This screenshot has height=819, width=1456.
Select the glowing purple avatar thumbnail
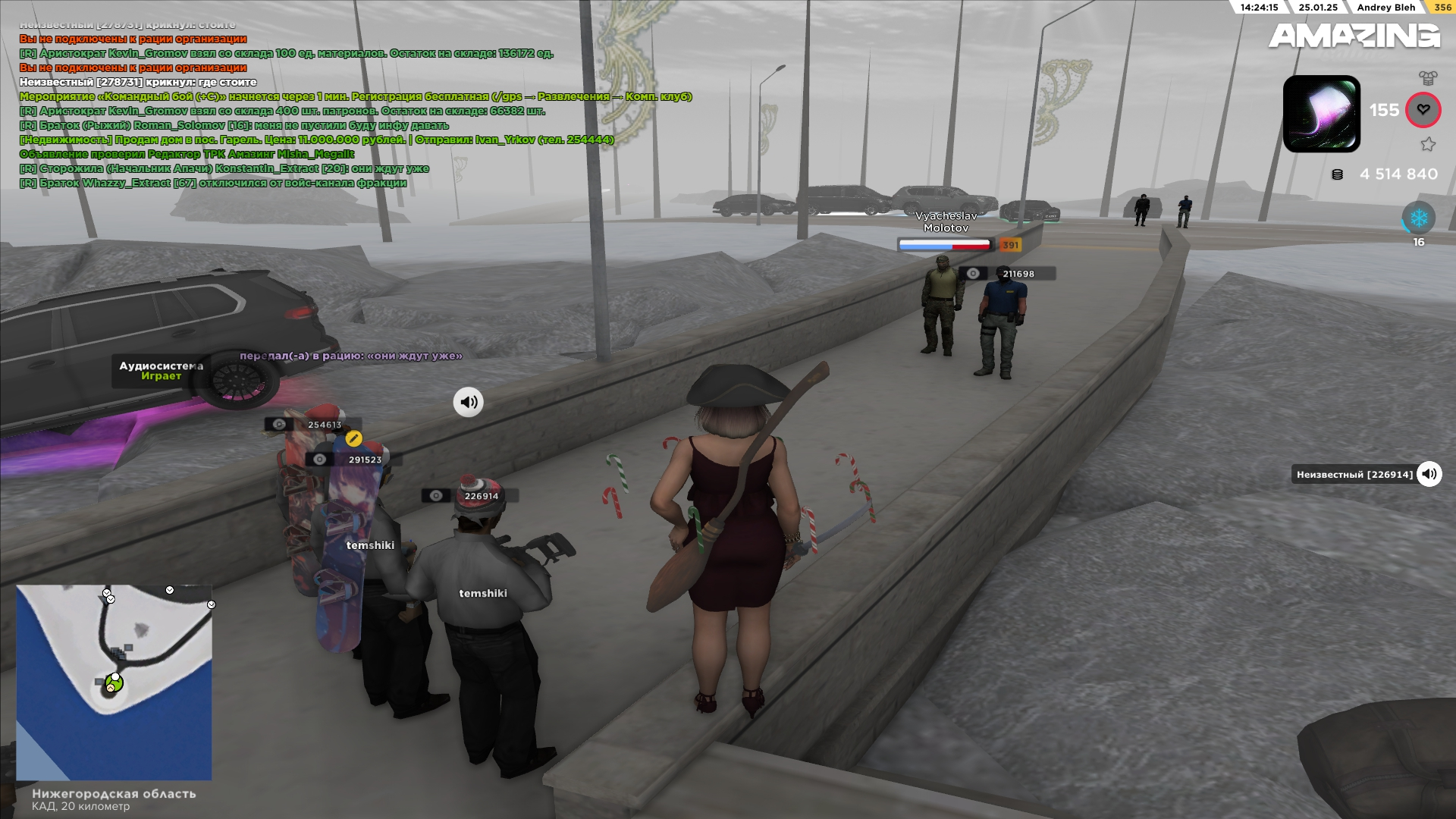click(x=1321, y=114)
